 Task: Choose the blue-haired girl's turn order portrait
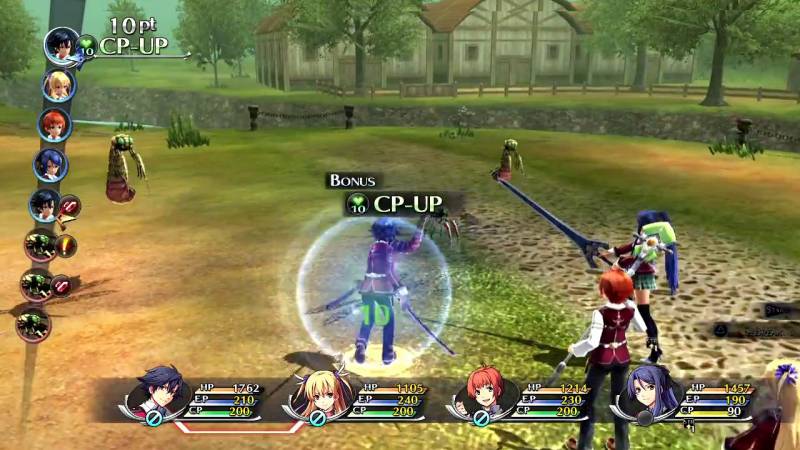[x=50, y=164]
